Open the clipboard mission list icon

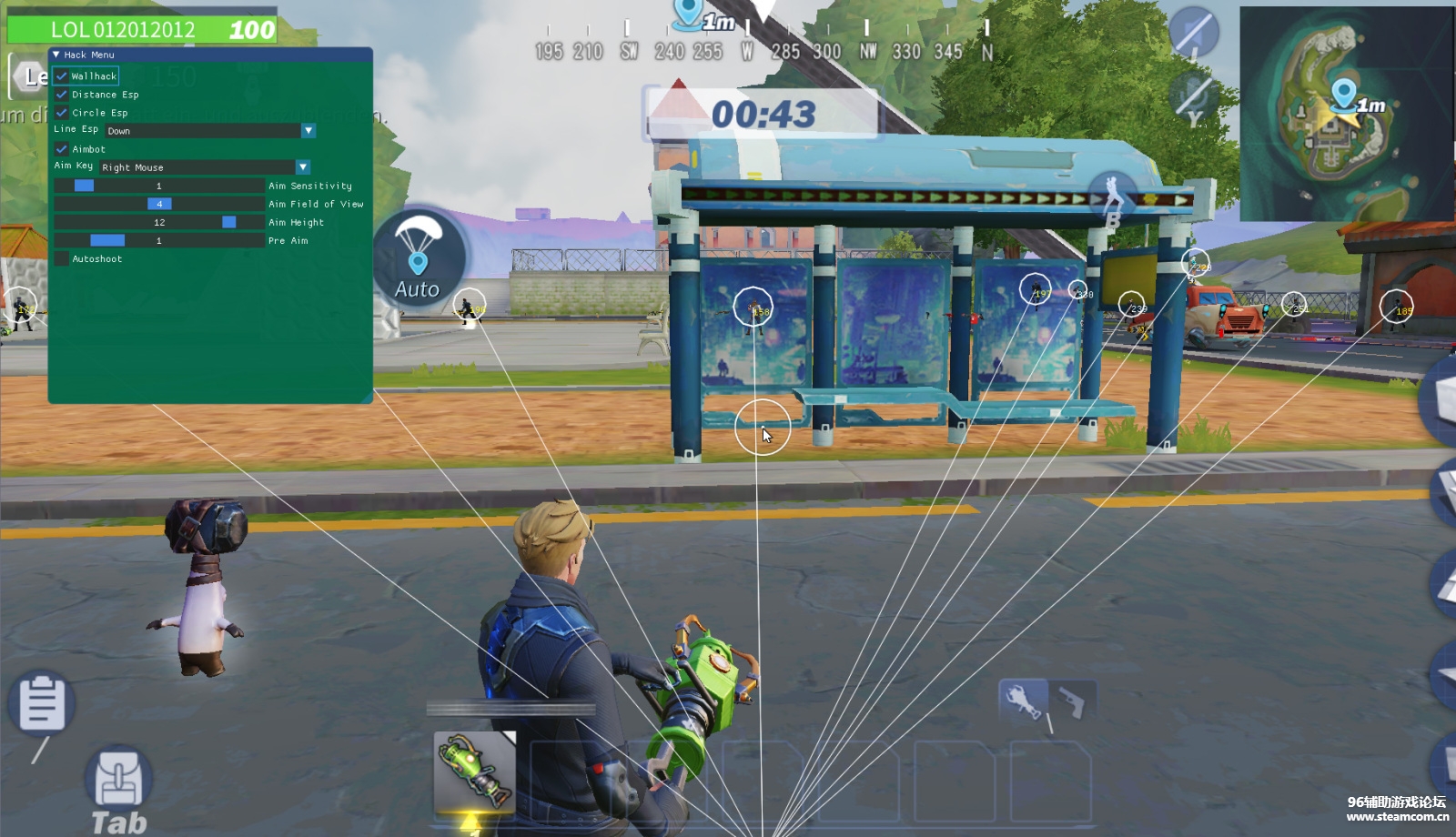tap(41, 702)
